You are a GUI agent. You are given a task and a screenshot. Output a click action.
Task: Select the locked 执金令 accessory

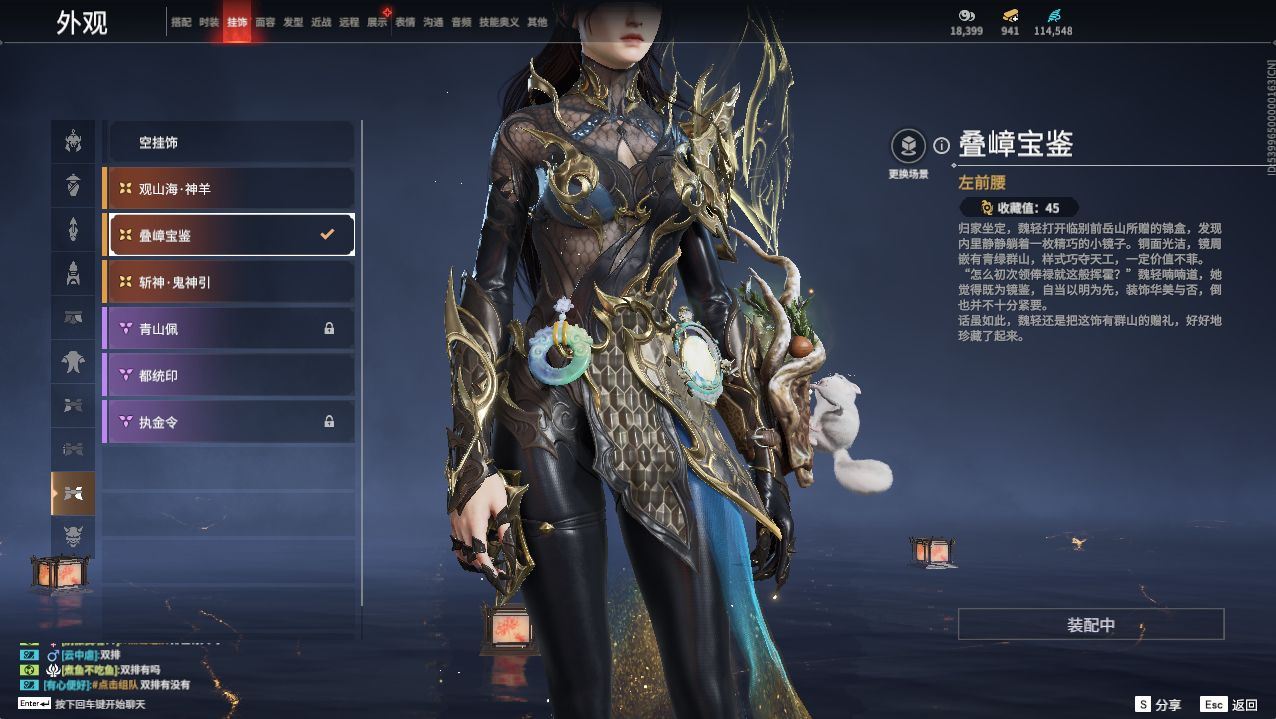(230, 422)
